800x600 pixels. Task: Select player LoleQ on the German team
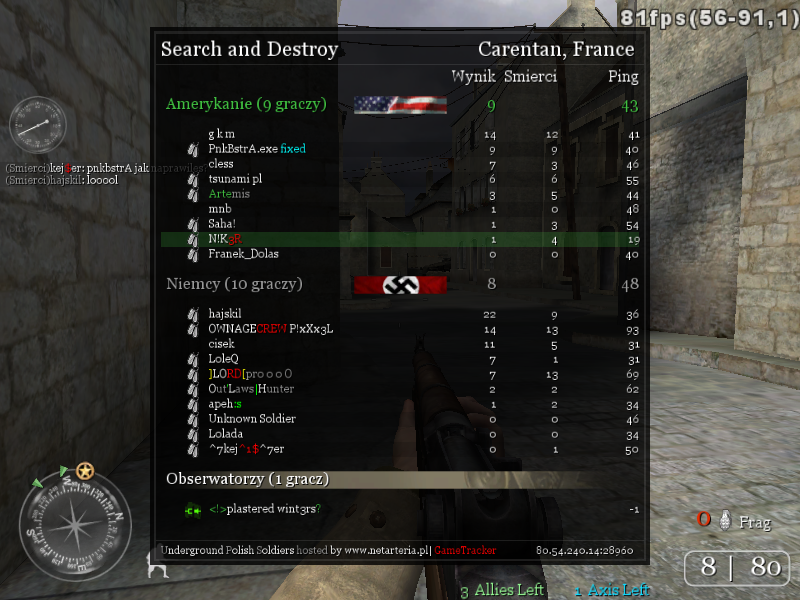(223, 359)
